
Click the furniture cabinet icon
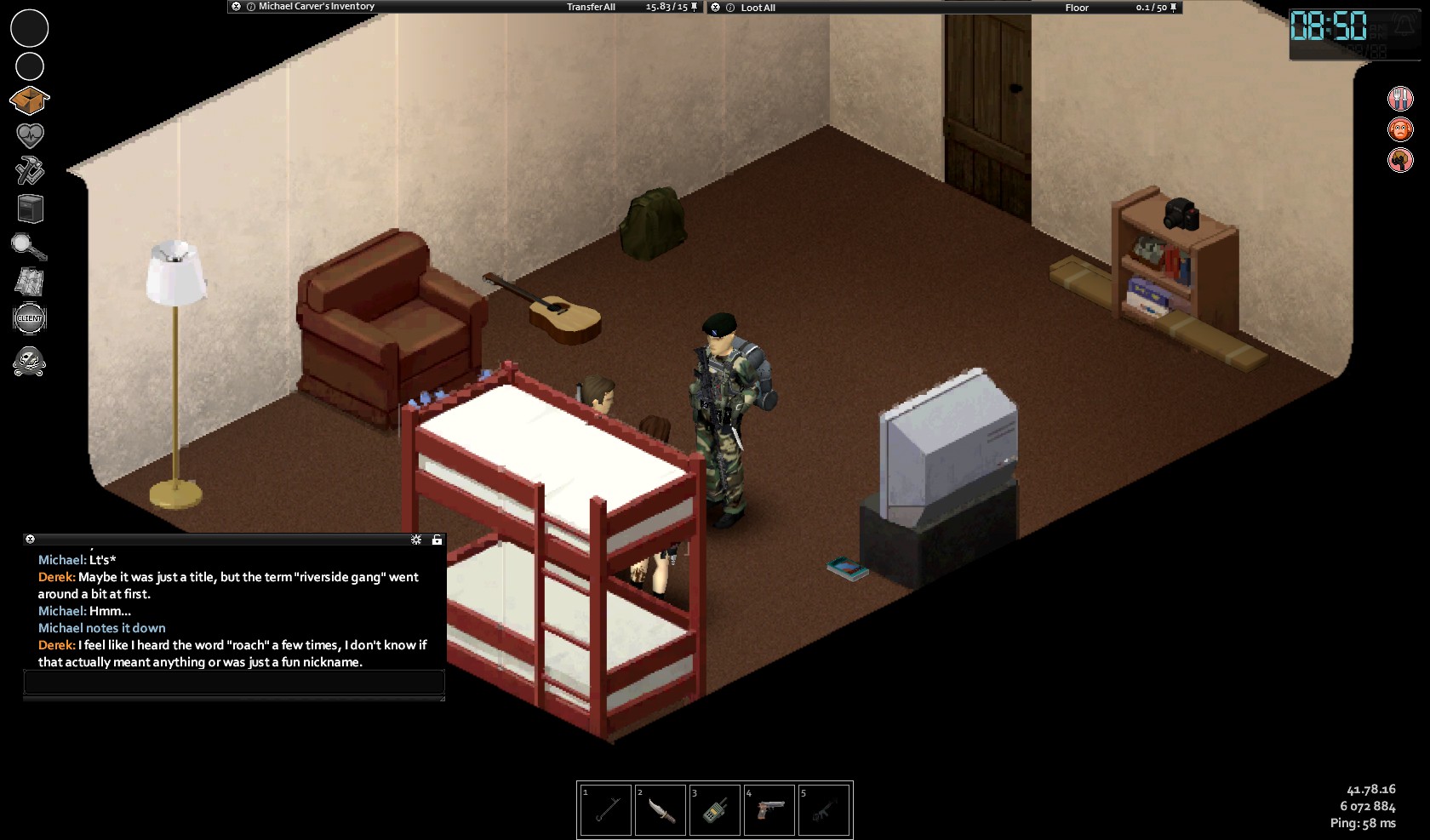pyautogui.click(x=30, y=209)
